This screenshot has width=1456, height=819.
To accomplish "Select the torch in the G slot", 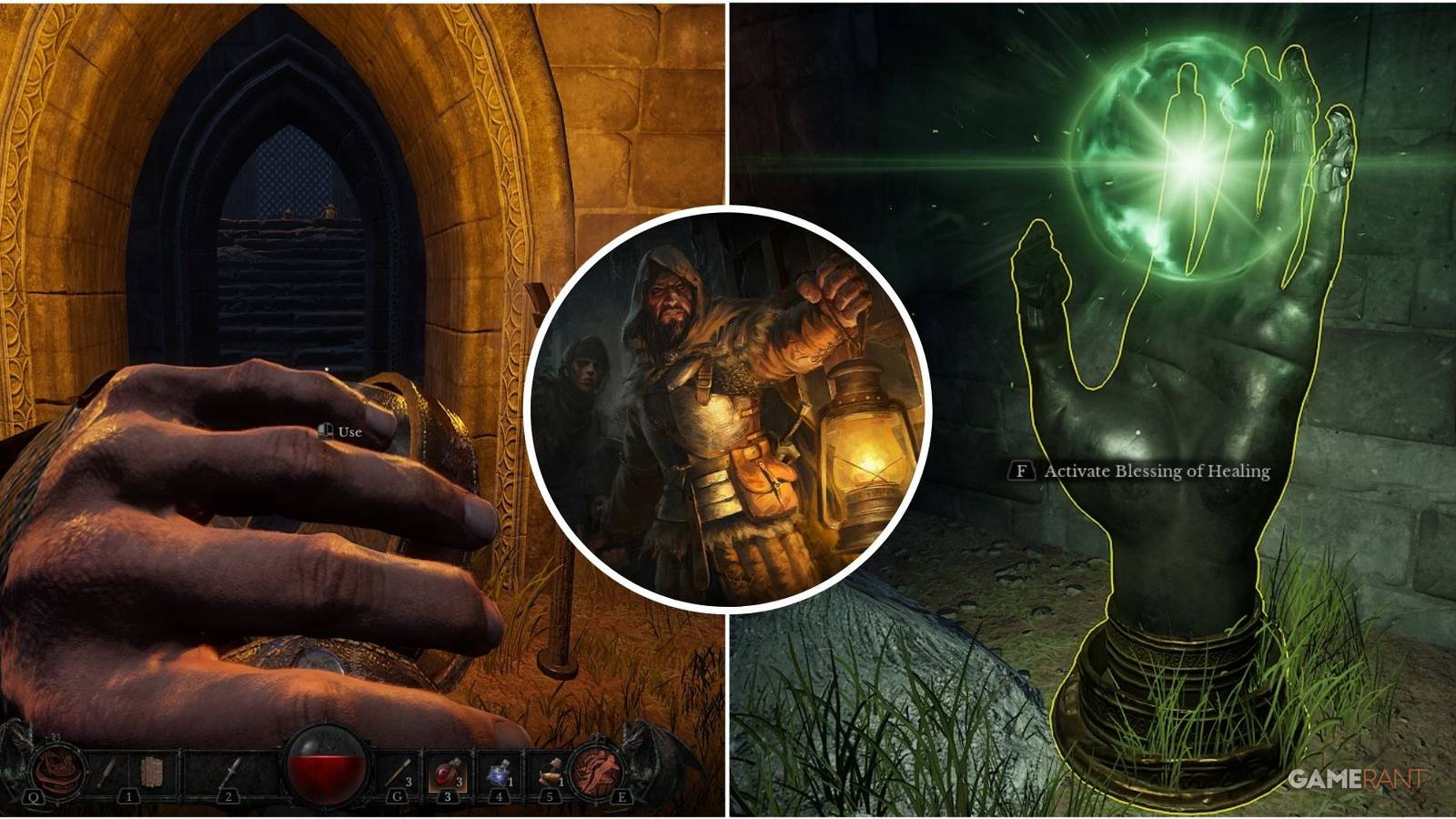I will pyautogui.click(x=398, y=771).
